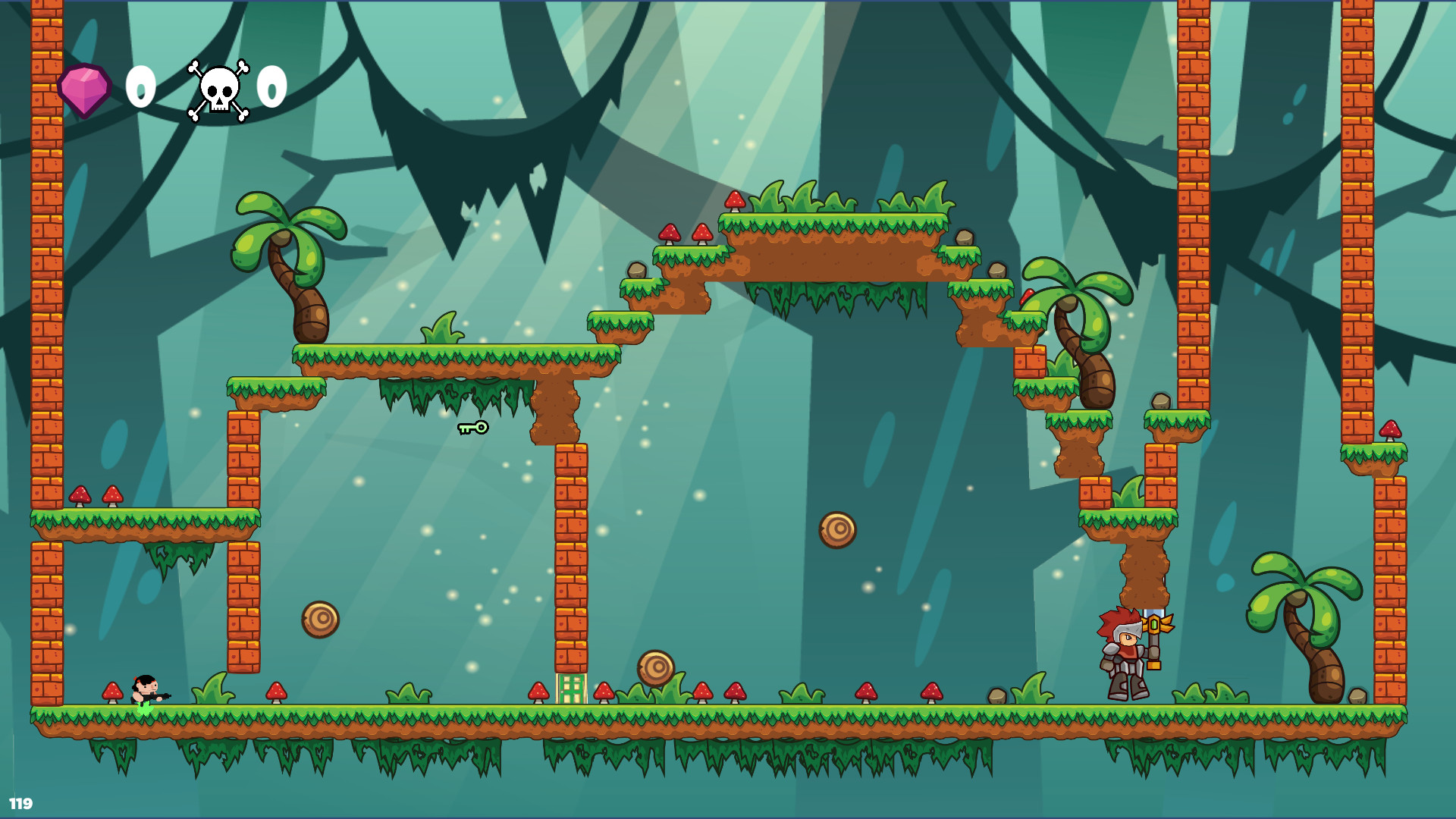Click the spinning coin near the tall platform
This screenshot has width=1456, height=819.
tap(322, 618)
